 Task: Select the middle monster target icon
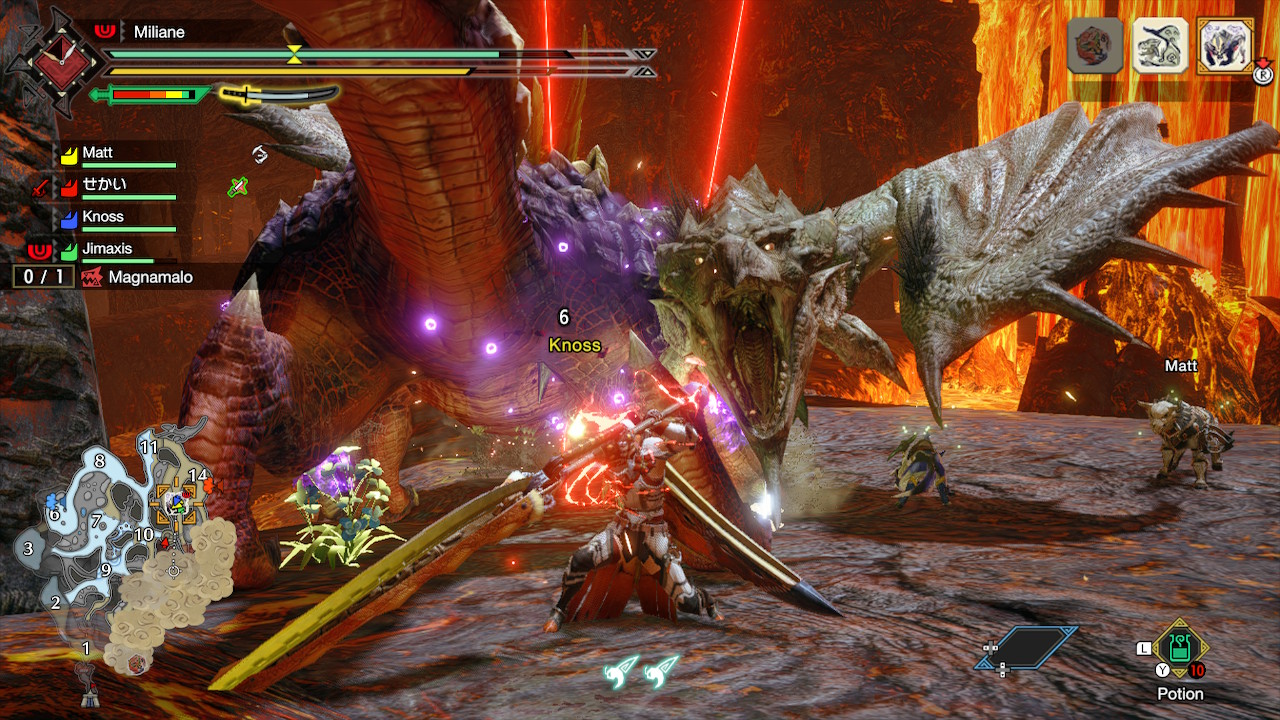click(1160, 45)
